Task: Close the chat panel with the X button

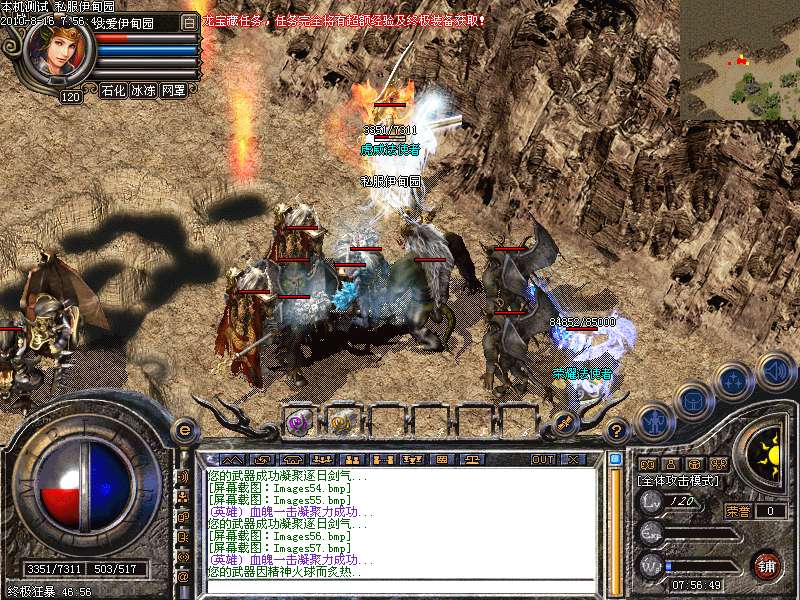Action: pos(572,459)
